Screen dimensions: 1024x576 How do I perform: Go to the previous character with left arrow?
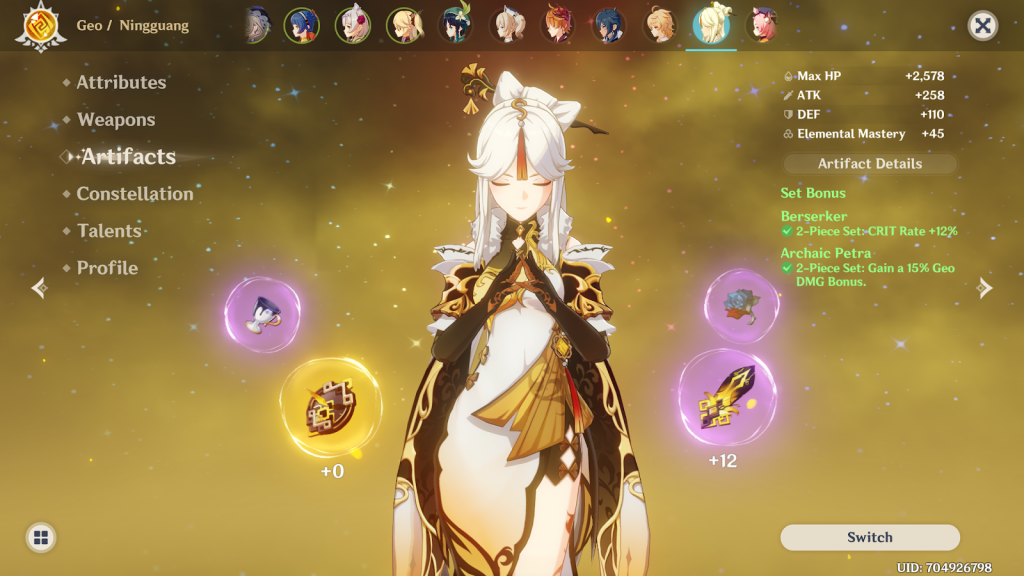pos(39,288)
